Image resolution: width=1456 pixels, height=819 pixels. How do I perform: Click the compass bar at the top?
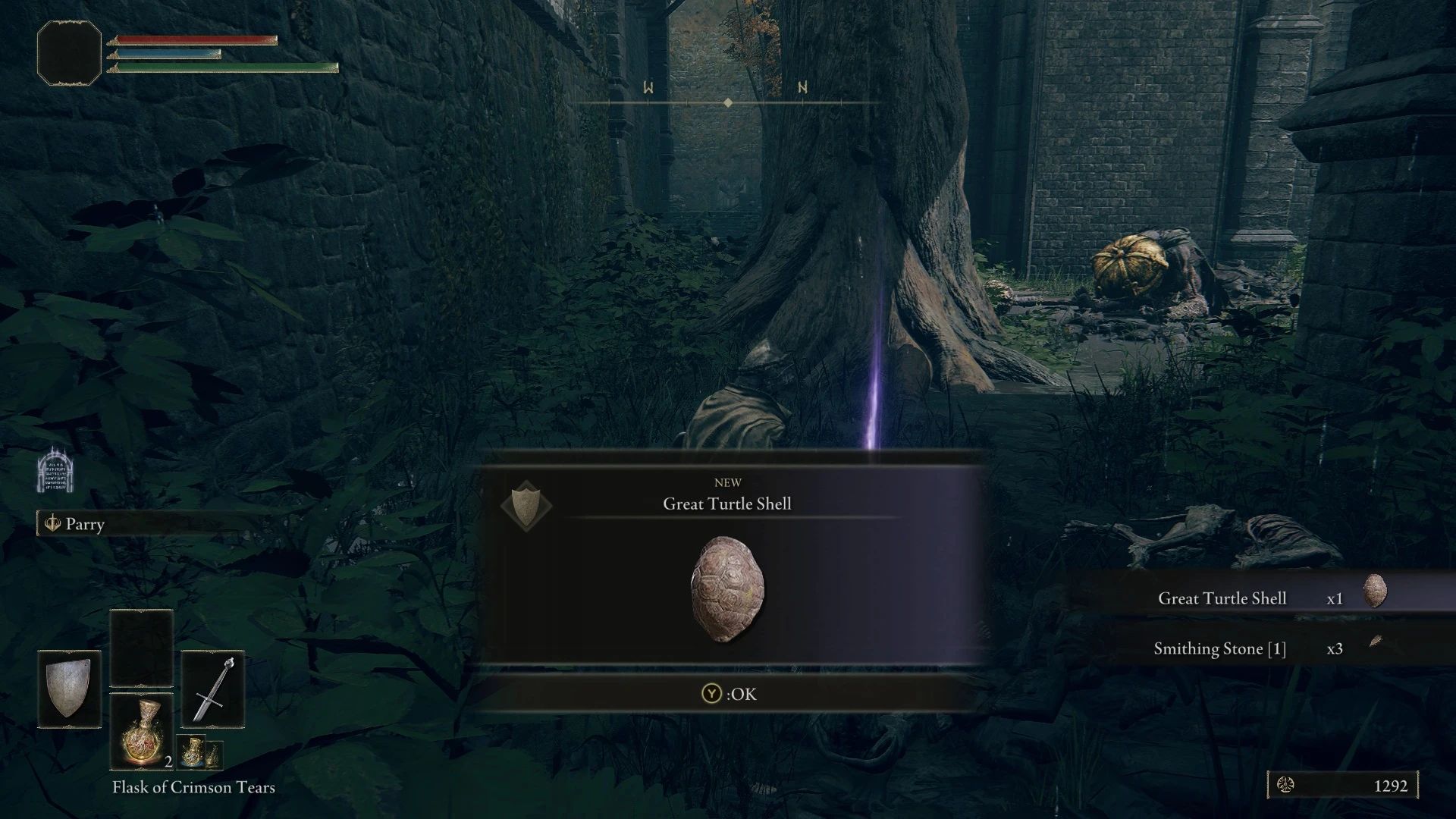pyautogui.click(x=727, y=102)
